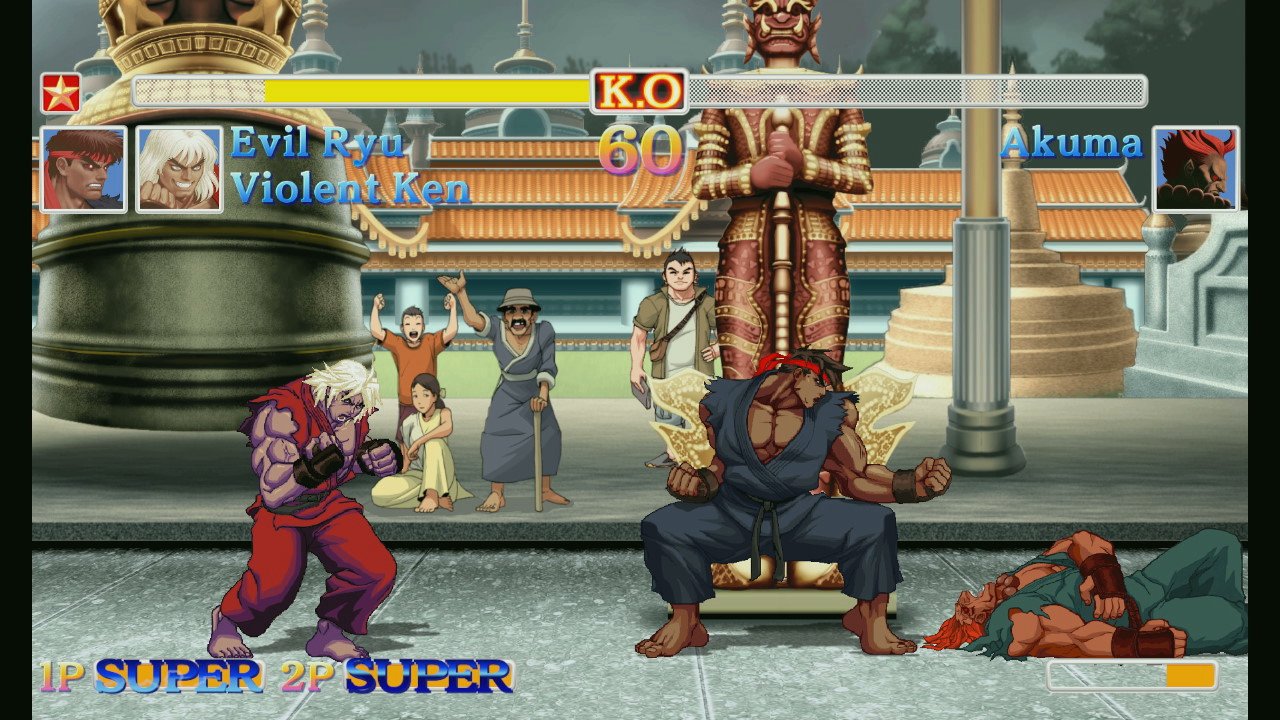Click the 2P SUPER label
This screenshot has height=720, width=1280.
394,677
